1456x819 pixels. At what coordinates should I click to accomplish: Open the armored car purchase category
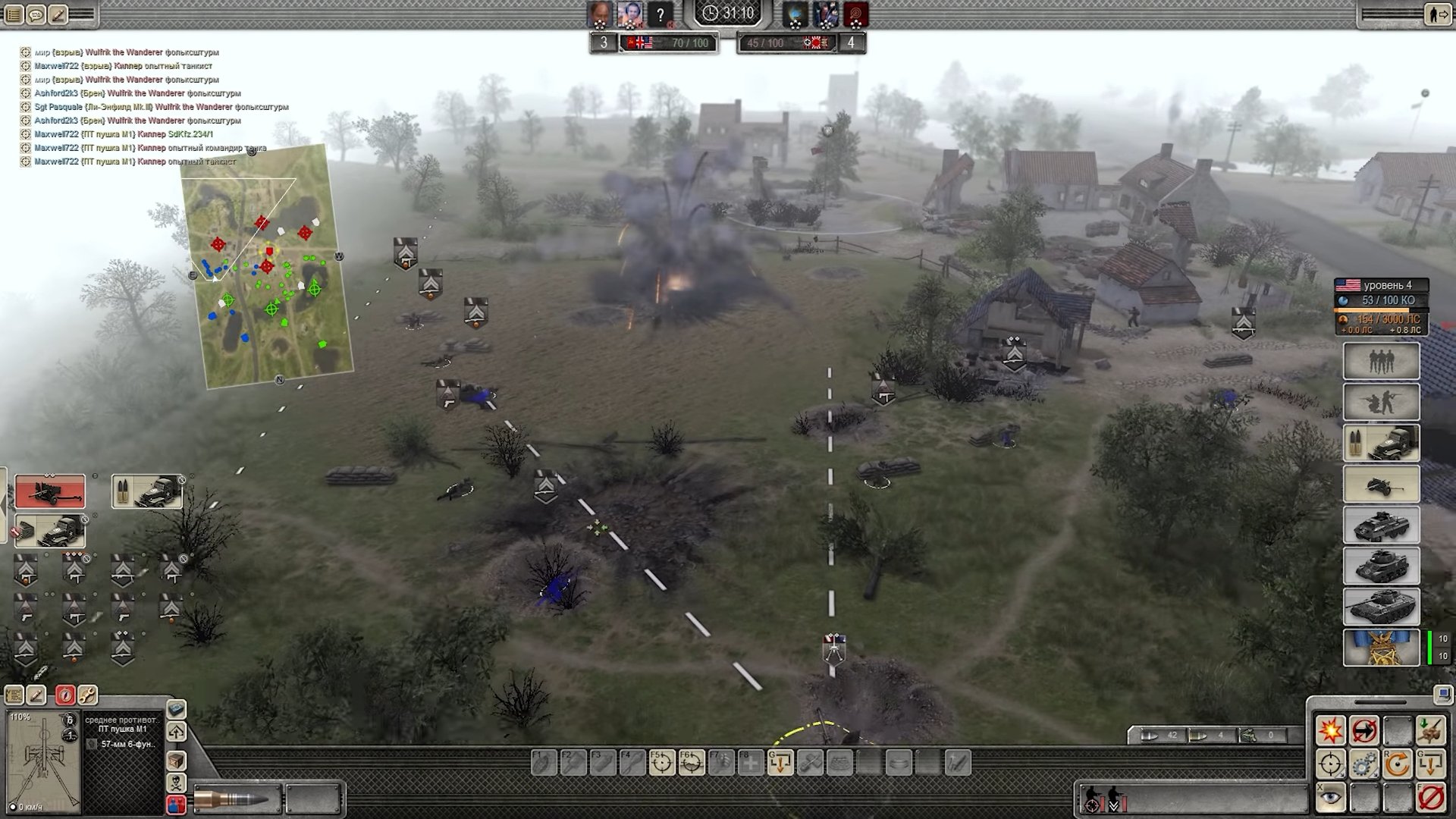coord(1381,526)
